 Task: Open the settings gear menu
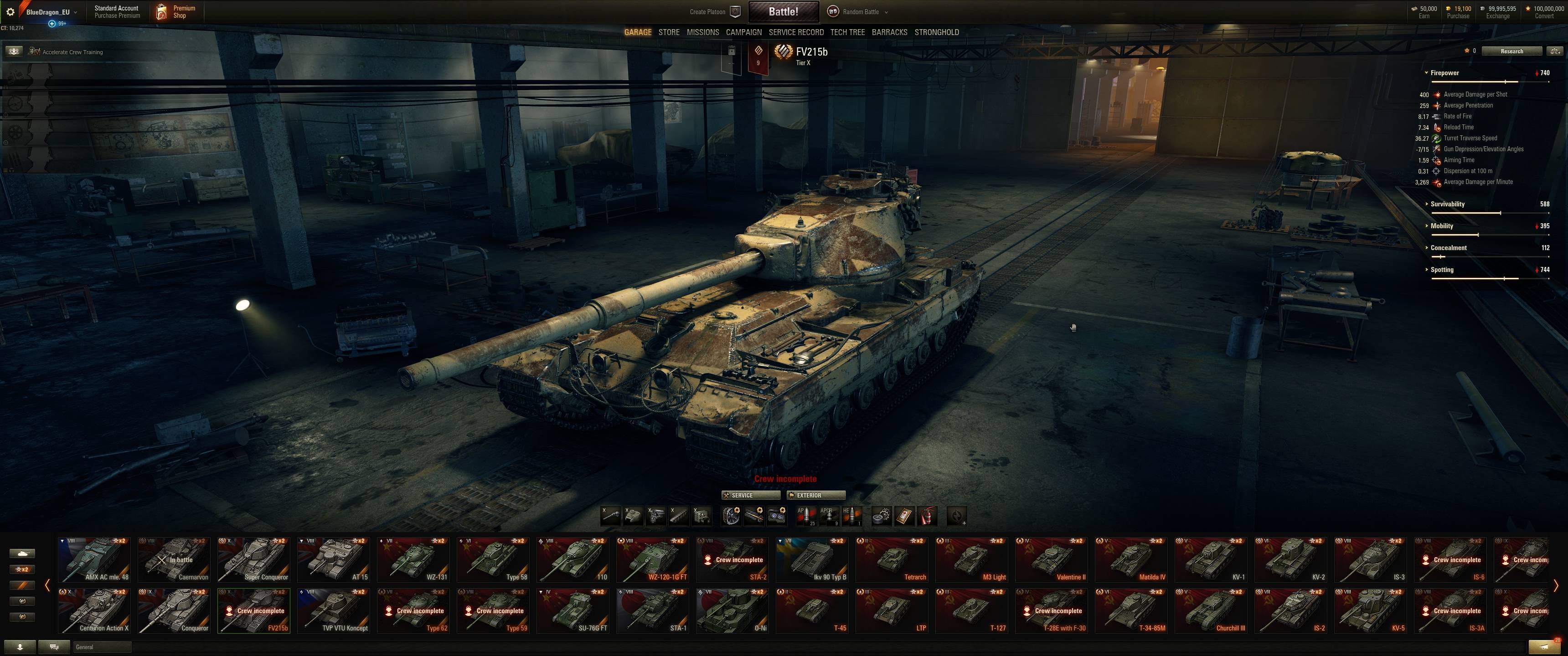pyautogui.click(x=10, y=11)
